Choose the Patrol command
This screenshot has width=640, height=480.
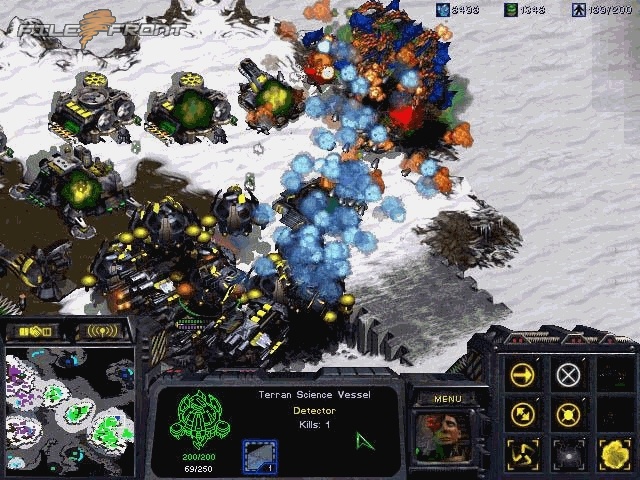tap(523, 413)
